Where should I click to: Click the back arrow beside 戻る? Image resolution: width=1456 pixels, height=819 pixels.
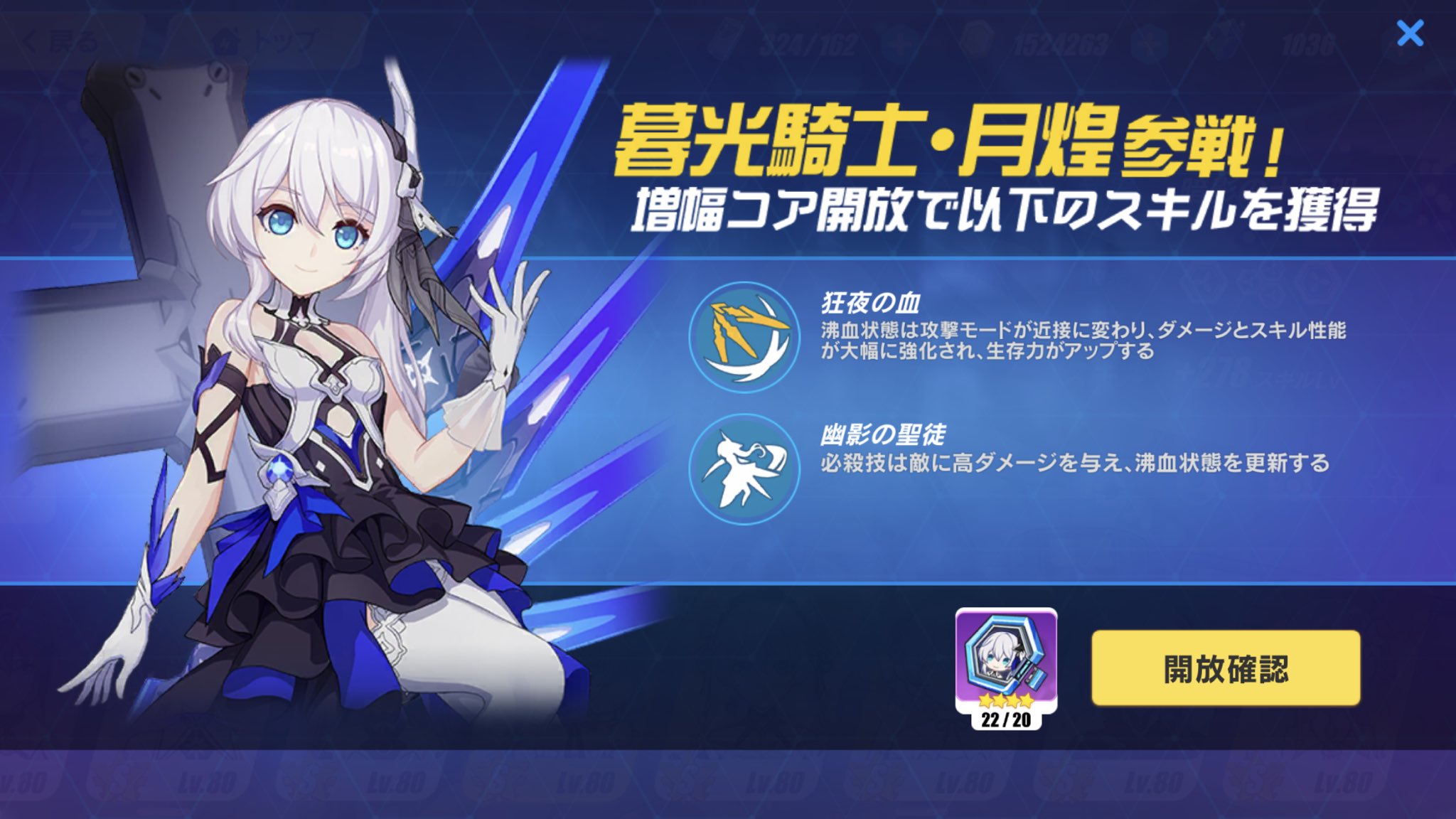(x=29, y=41)
